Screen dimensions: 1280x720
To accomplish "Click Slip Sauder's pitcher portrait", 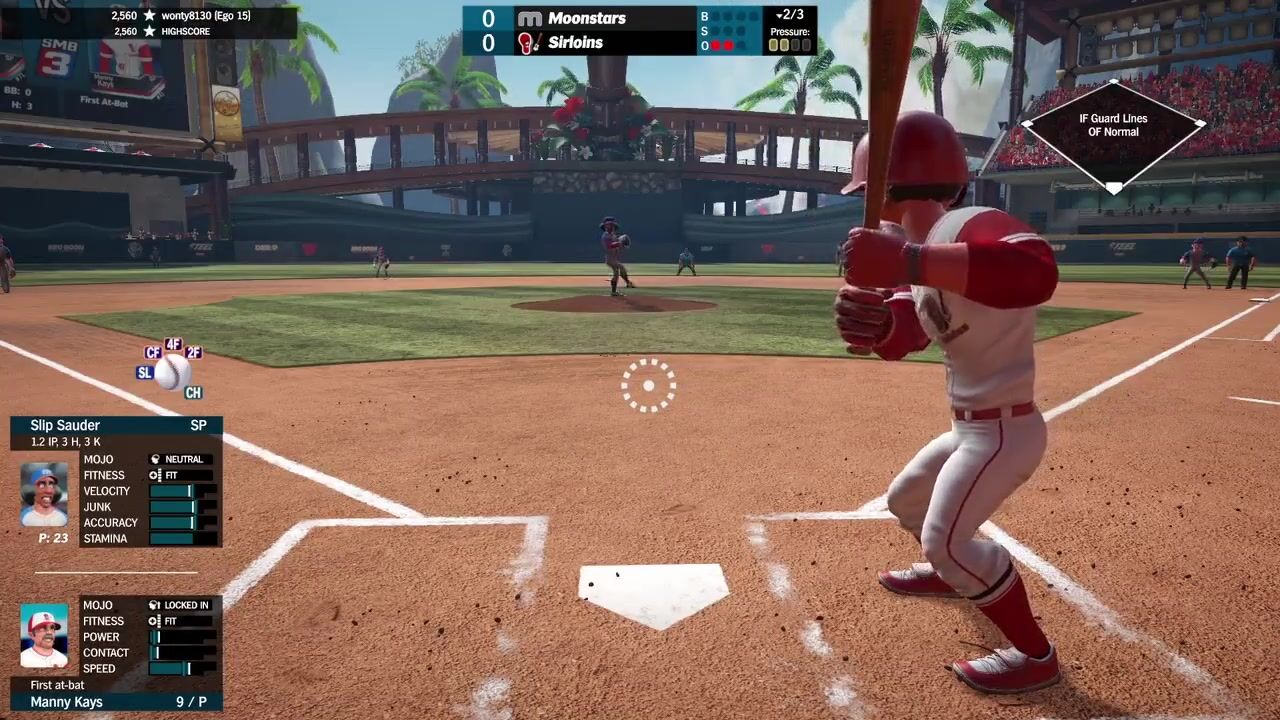I will (x=44, y=494).
